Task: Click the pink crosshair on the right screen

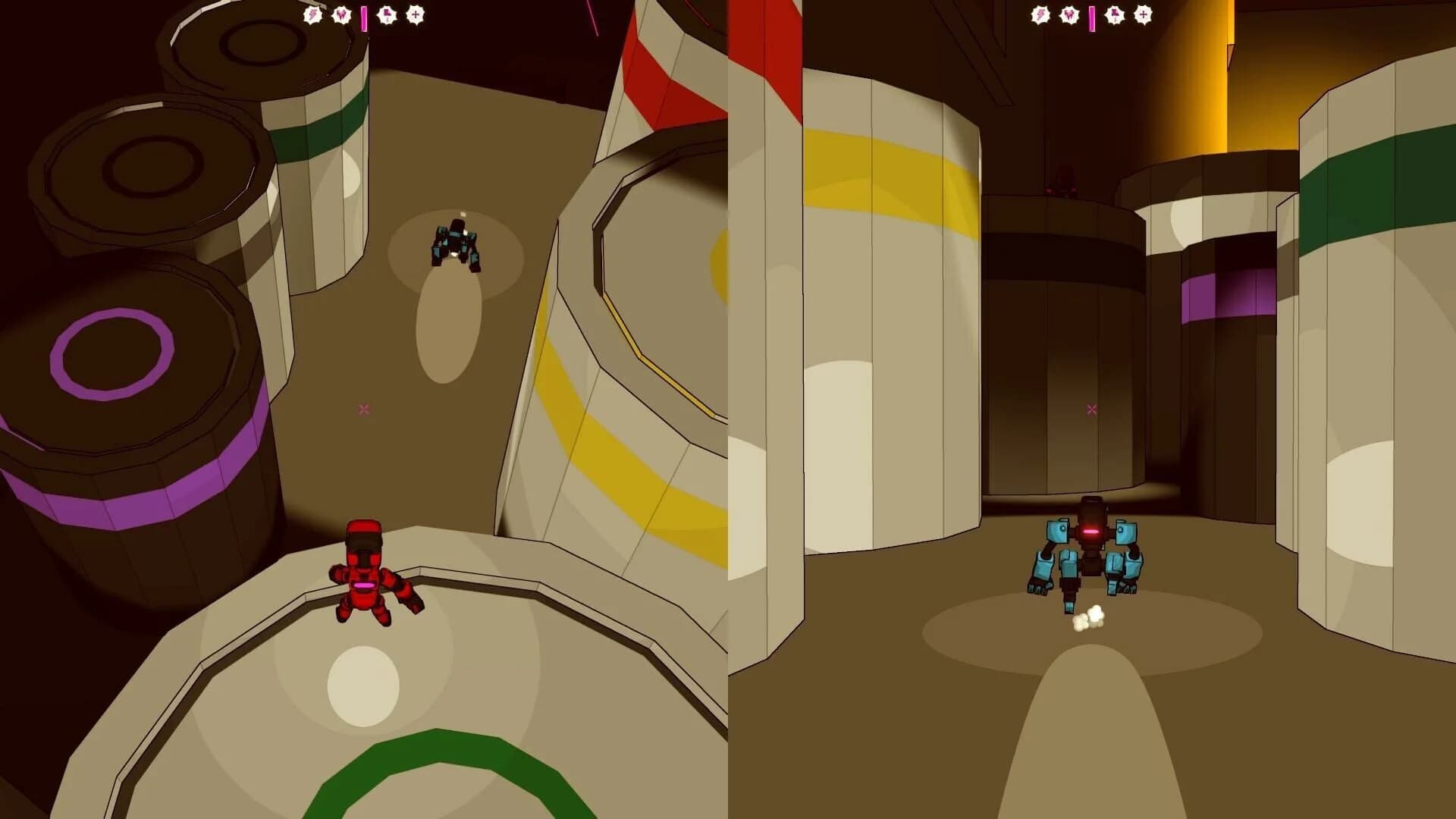Action: pyautogui.click(x=1092, y=408)
